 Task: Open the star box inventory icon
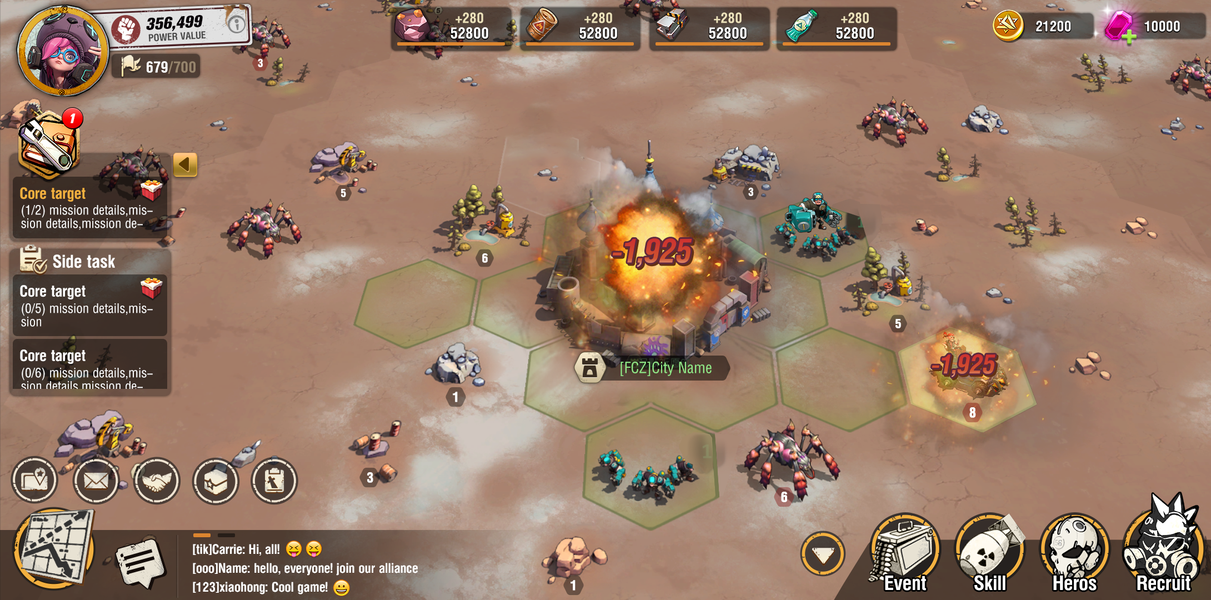[215, 481]
